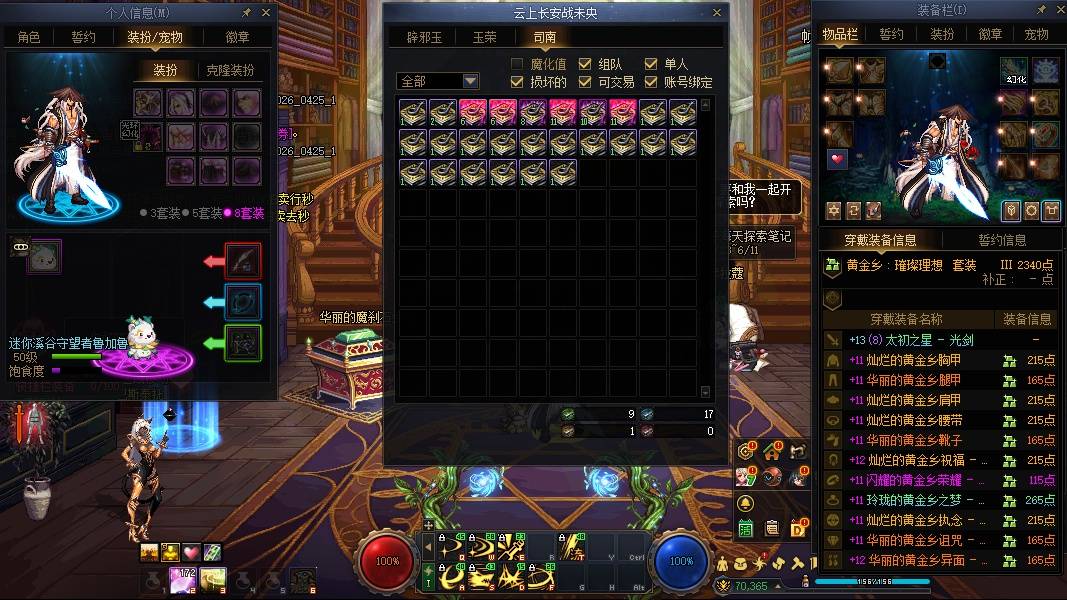This screenshot has height=600, width=1067.
Task: Switch to the 宠物 tab in 装备栏
Action: 1036,34
